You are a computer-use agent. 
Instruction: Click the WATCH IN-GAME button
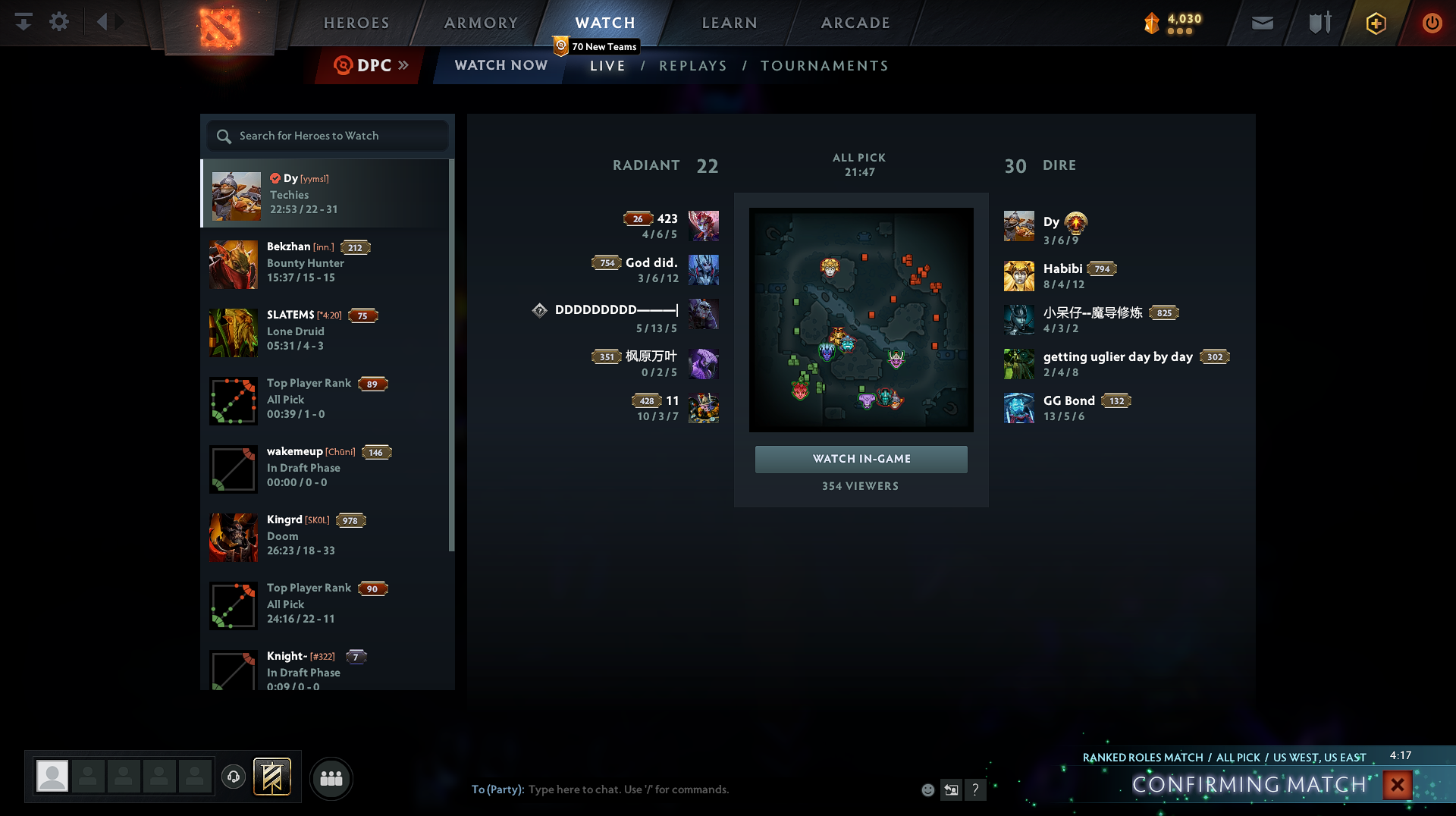(861, 459)
